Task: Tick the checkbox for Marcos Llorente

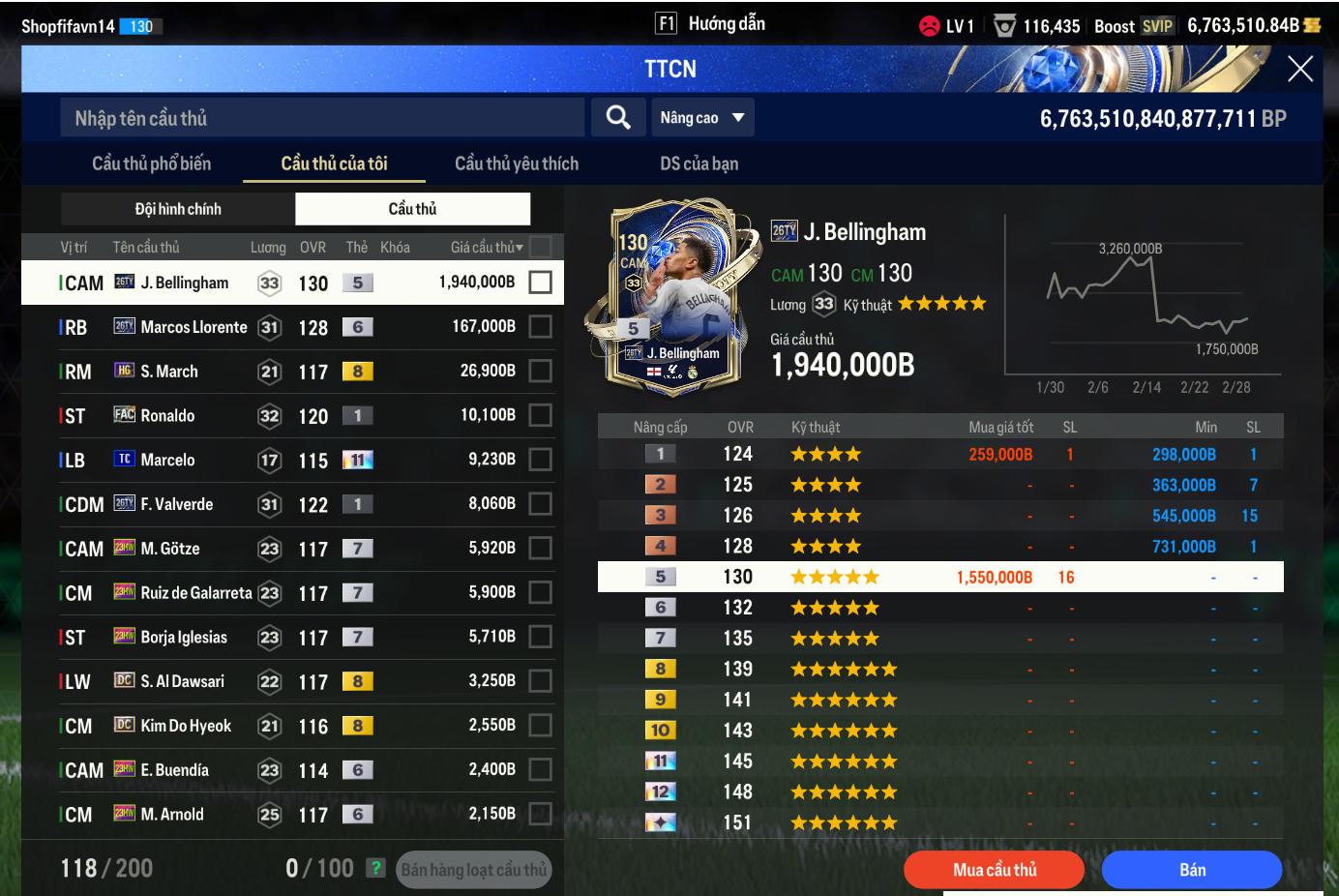Action: [541, 327]
